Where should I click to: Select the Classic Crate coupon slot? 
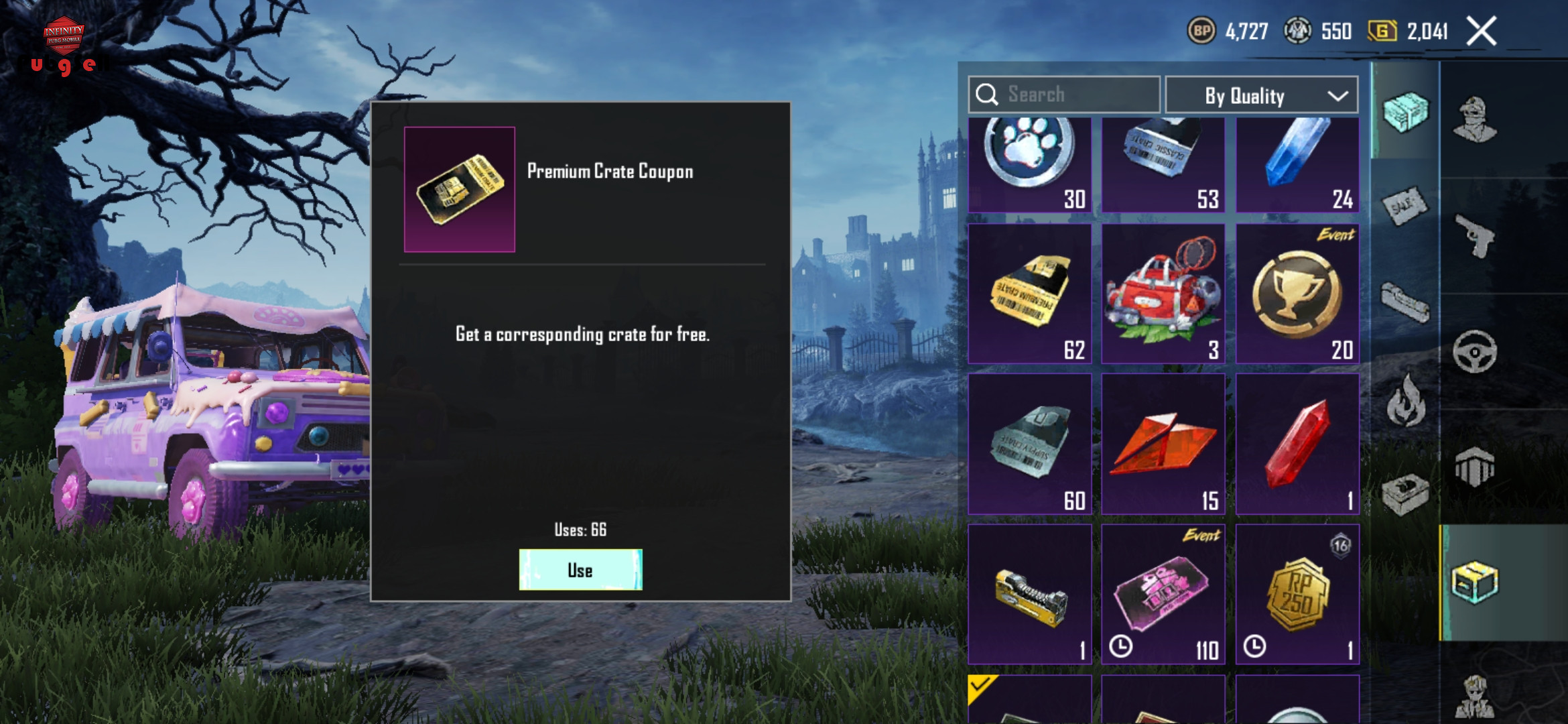click(1163, 165)
